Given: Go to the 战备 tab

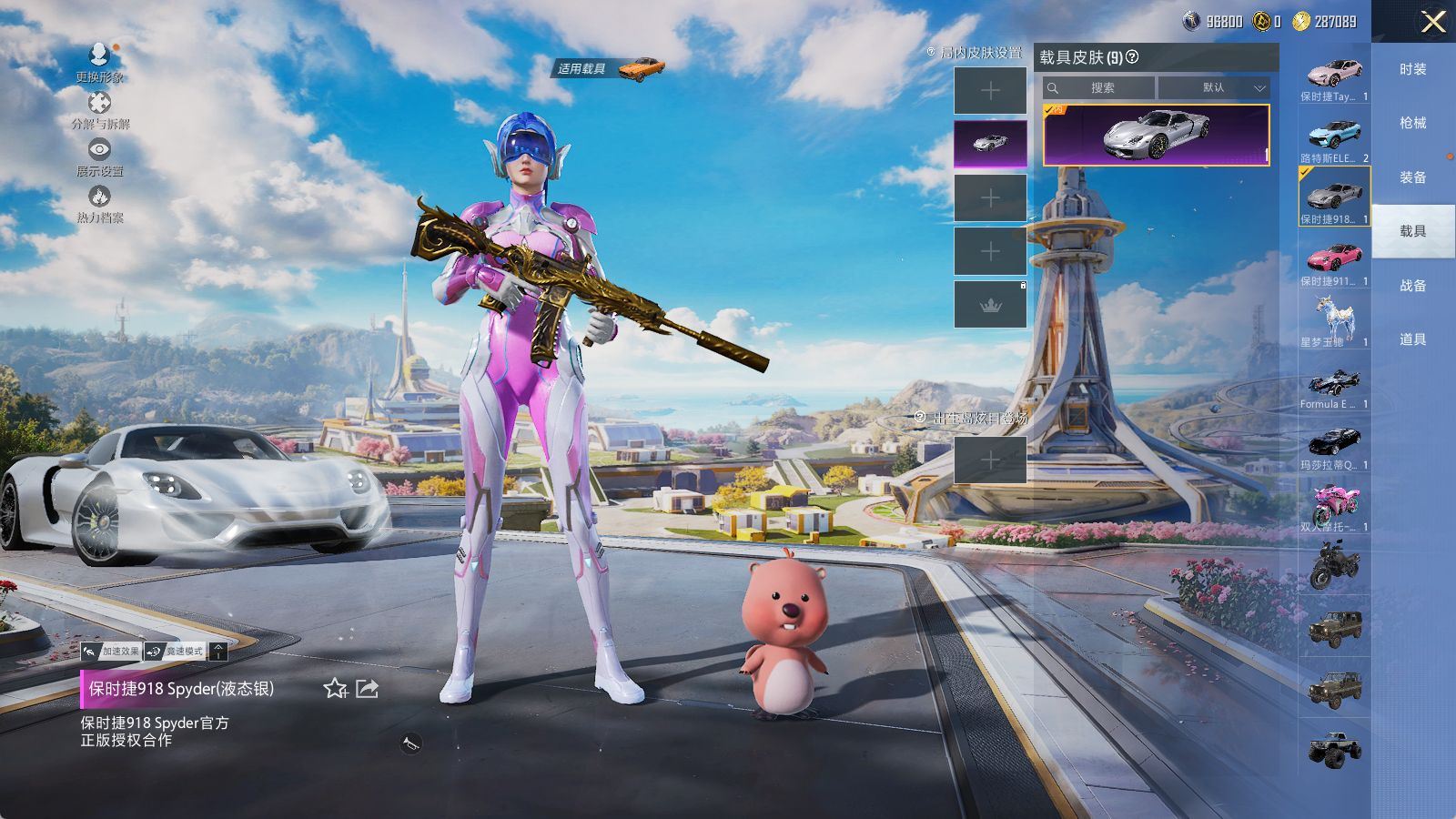Looking at the screenshot, I should click(1412, 286).
